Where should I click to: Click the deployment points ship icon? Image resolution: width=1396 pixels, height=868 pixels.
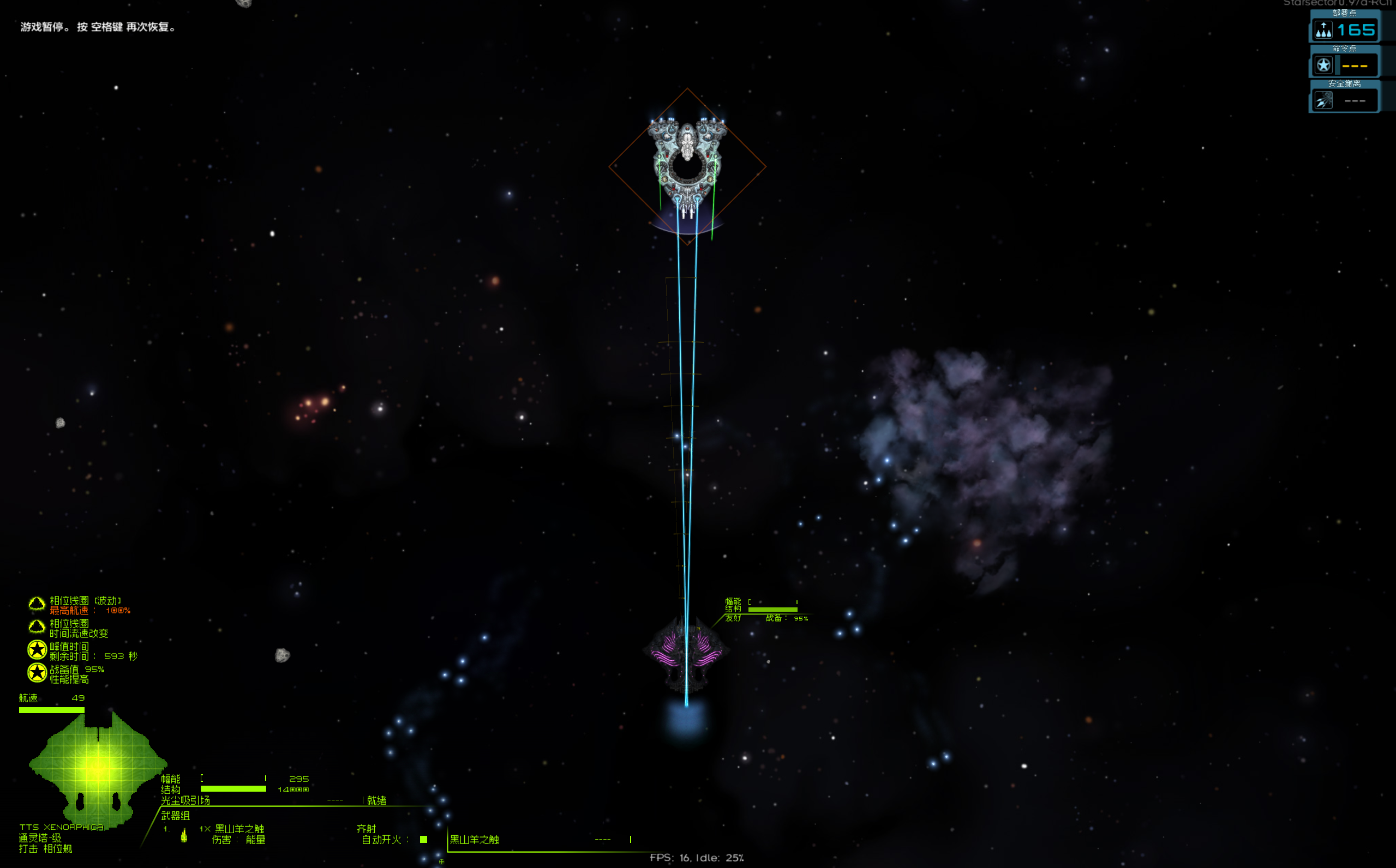point(1323,29)
